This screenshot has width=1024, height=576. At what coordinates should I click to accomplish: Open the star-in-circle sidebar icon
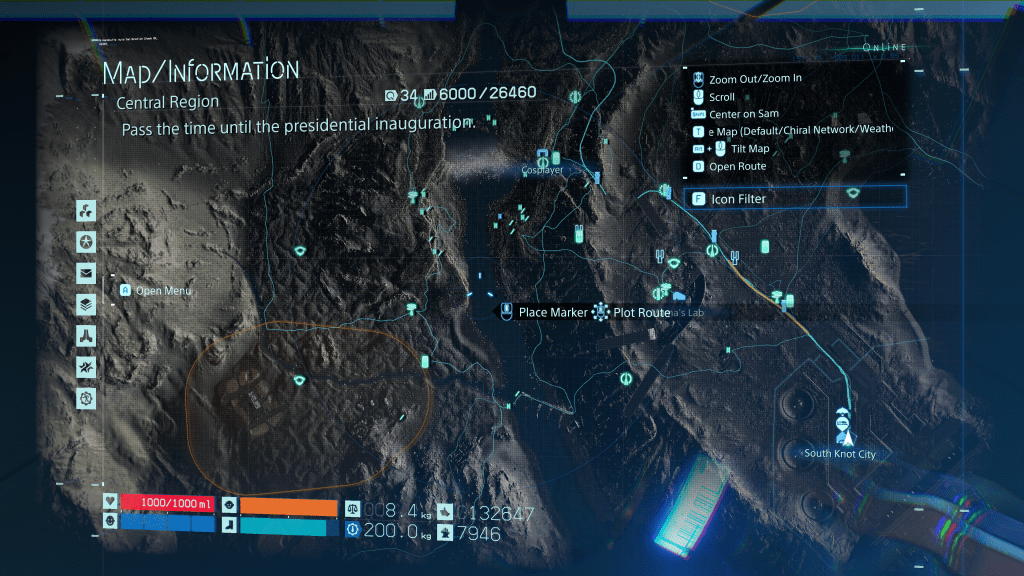(86, 242)
